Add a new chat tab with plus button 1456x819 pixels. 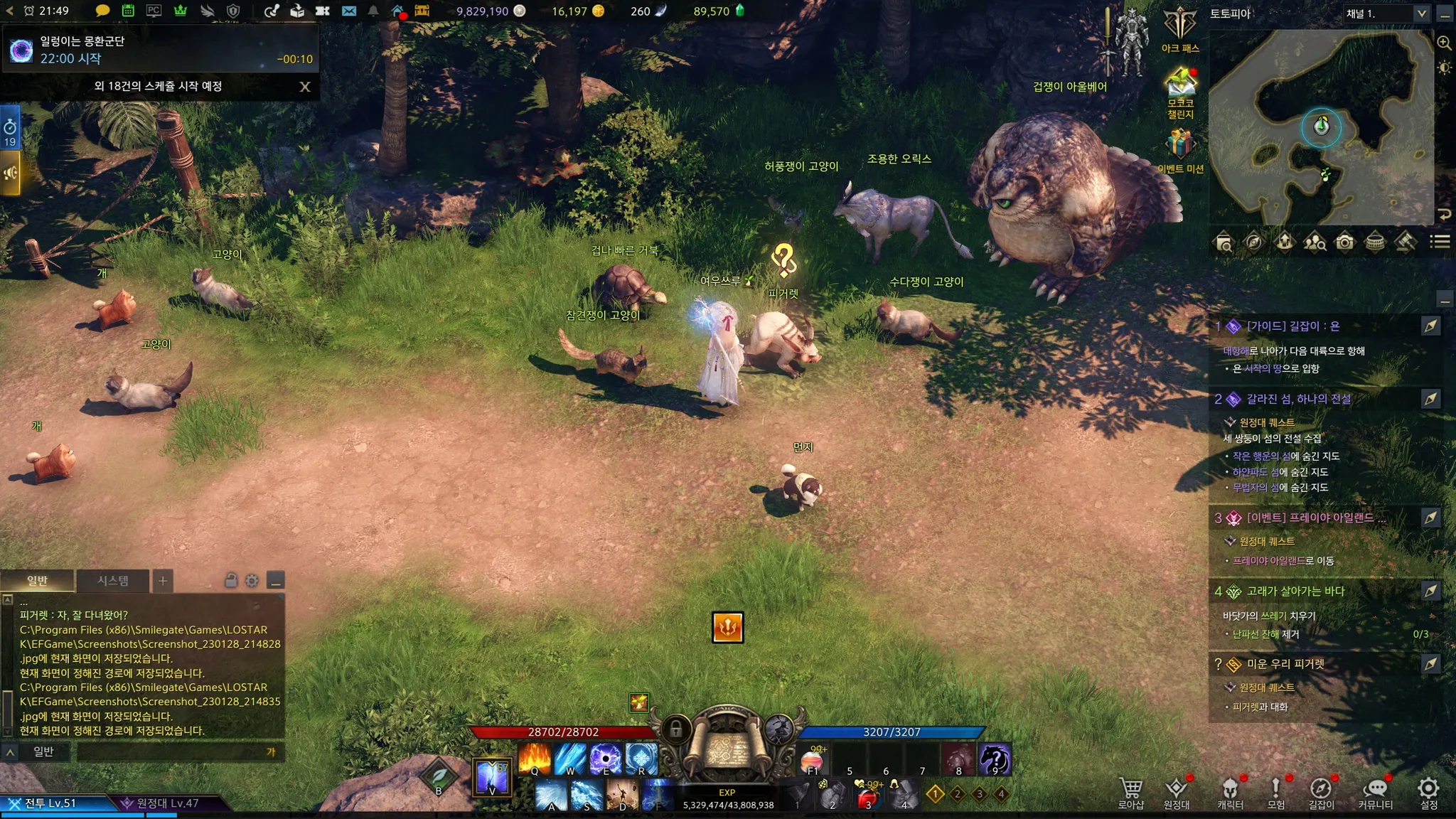163,581
